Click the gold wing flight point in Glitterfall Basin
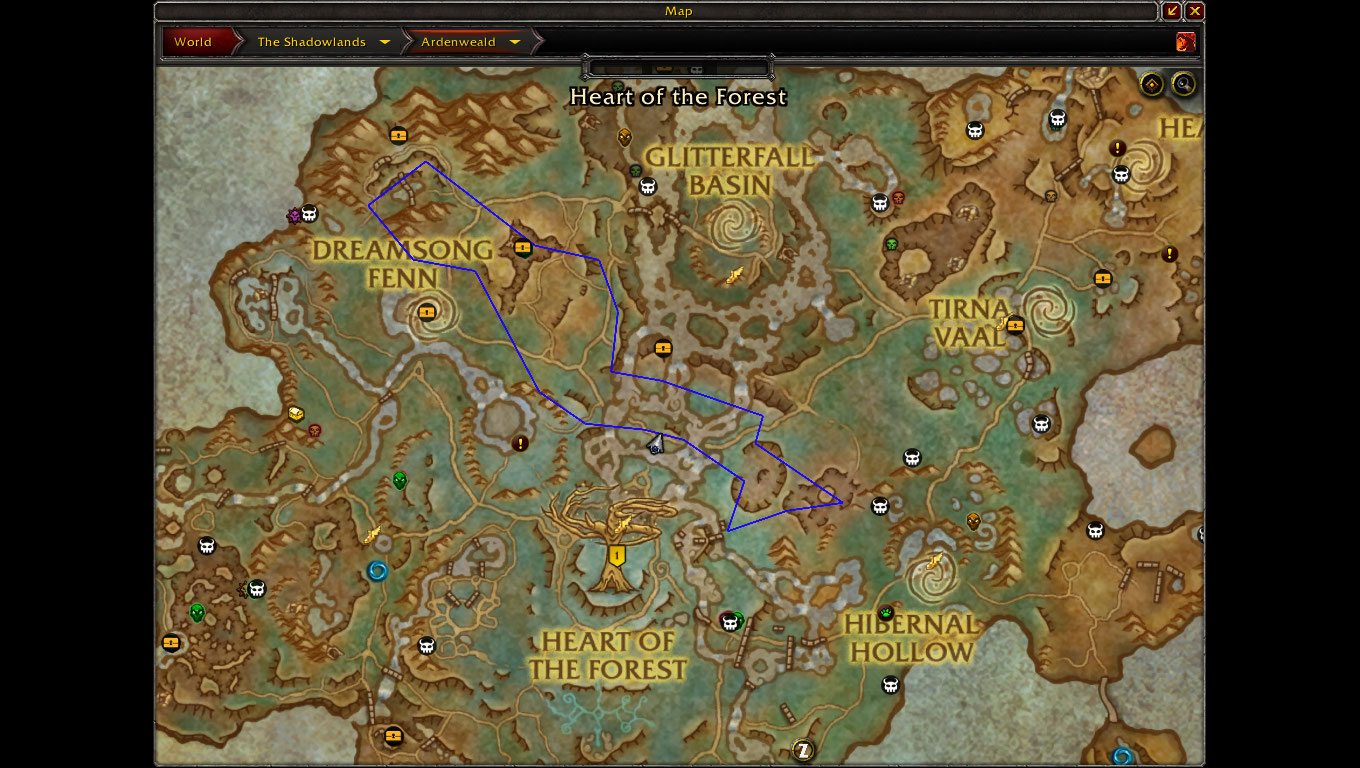This screenshot has height=768, width=1360. [x=735, y=276]
